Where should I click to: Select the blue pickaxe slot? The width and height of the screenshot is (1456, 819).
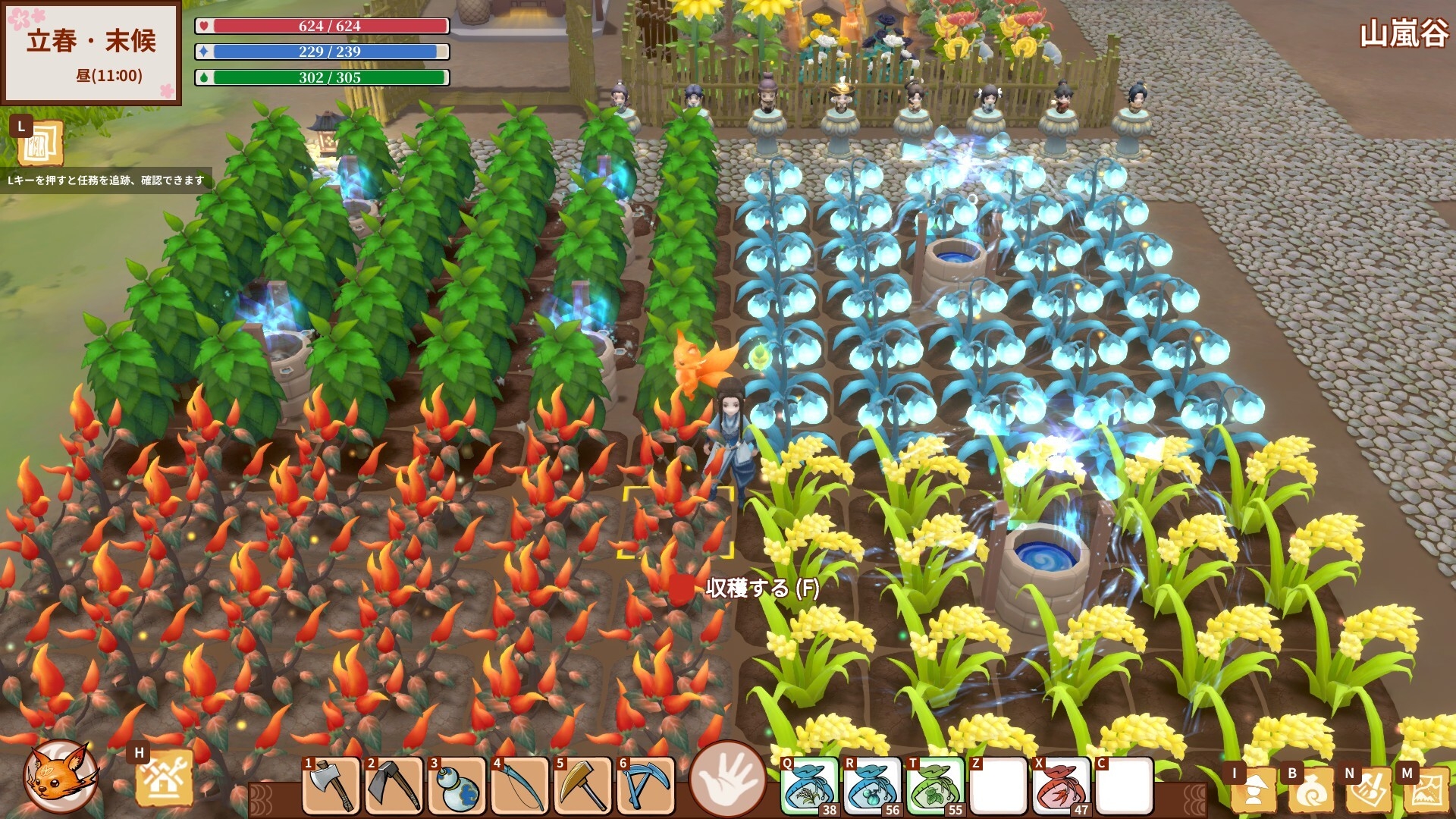pyautogui.click(x=646, y=786)
